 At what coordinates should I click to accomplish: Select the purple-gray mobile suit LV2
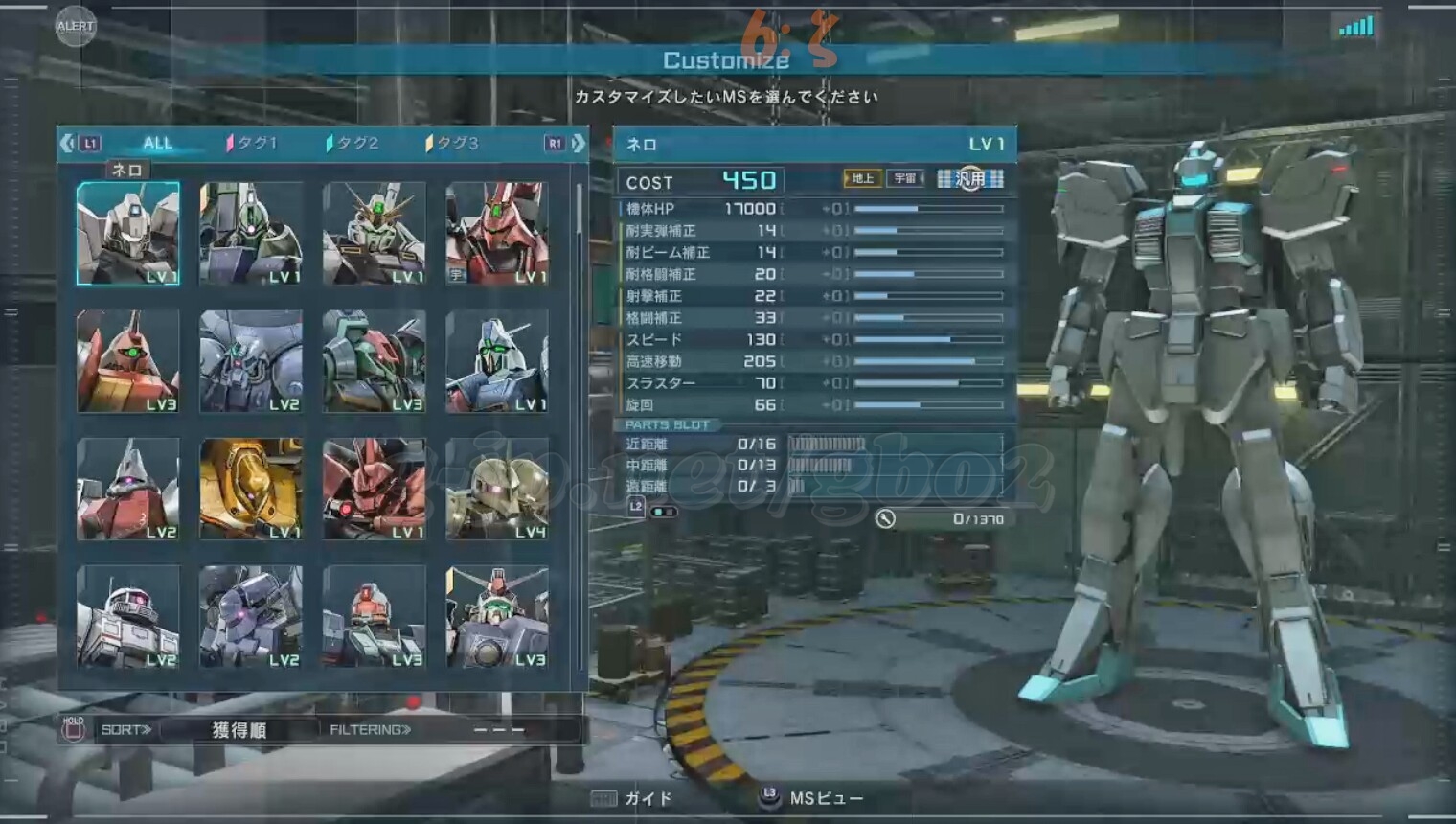251,616
